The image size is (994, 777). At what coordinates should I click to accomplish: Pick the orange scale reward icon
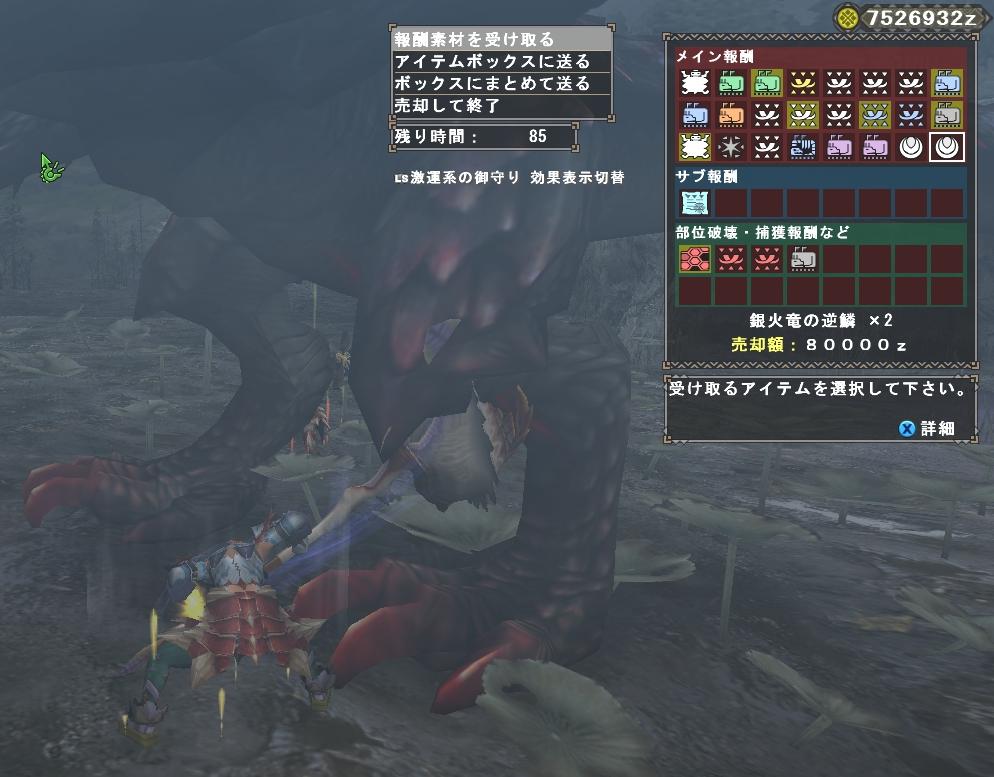pos(730,115)
